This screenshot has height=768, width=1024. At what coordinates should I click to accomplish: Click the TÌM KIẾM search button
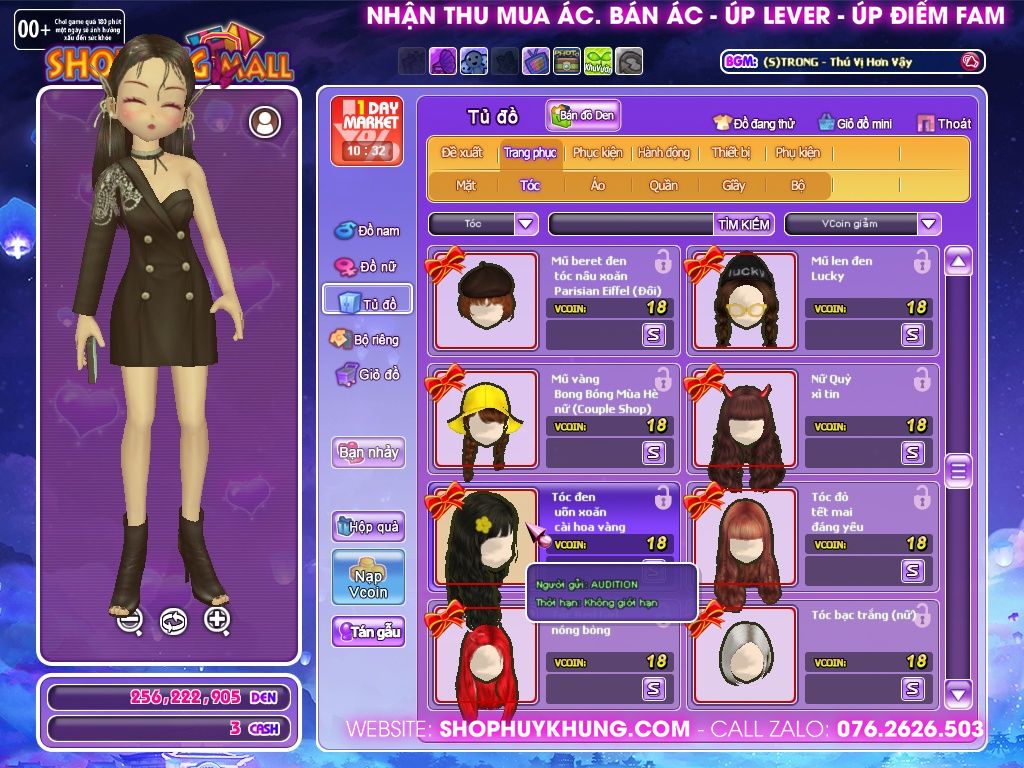744,224
